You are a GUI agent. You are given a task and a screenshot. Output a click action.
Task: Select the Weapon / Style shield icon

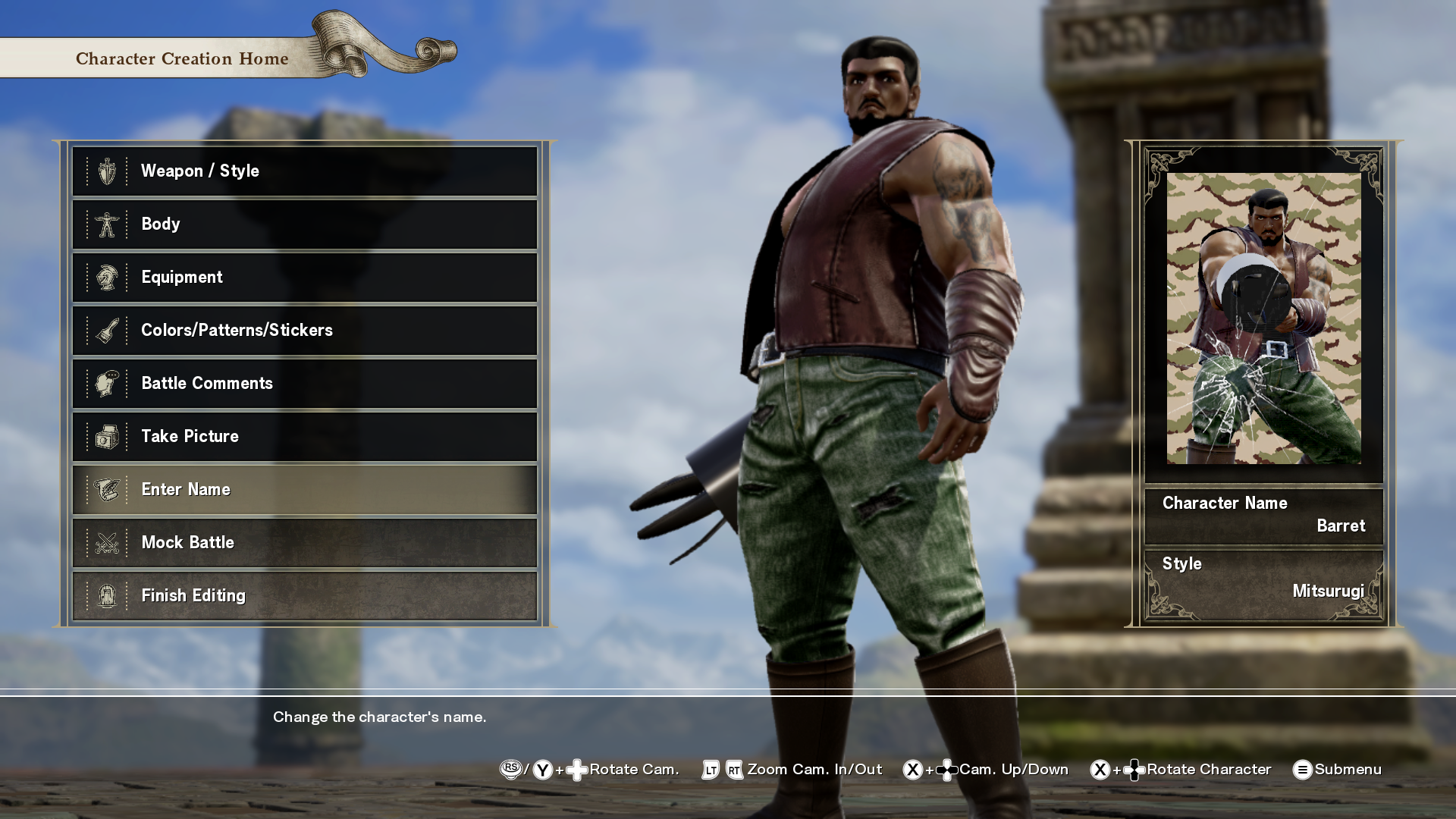click(107, 171)
